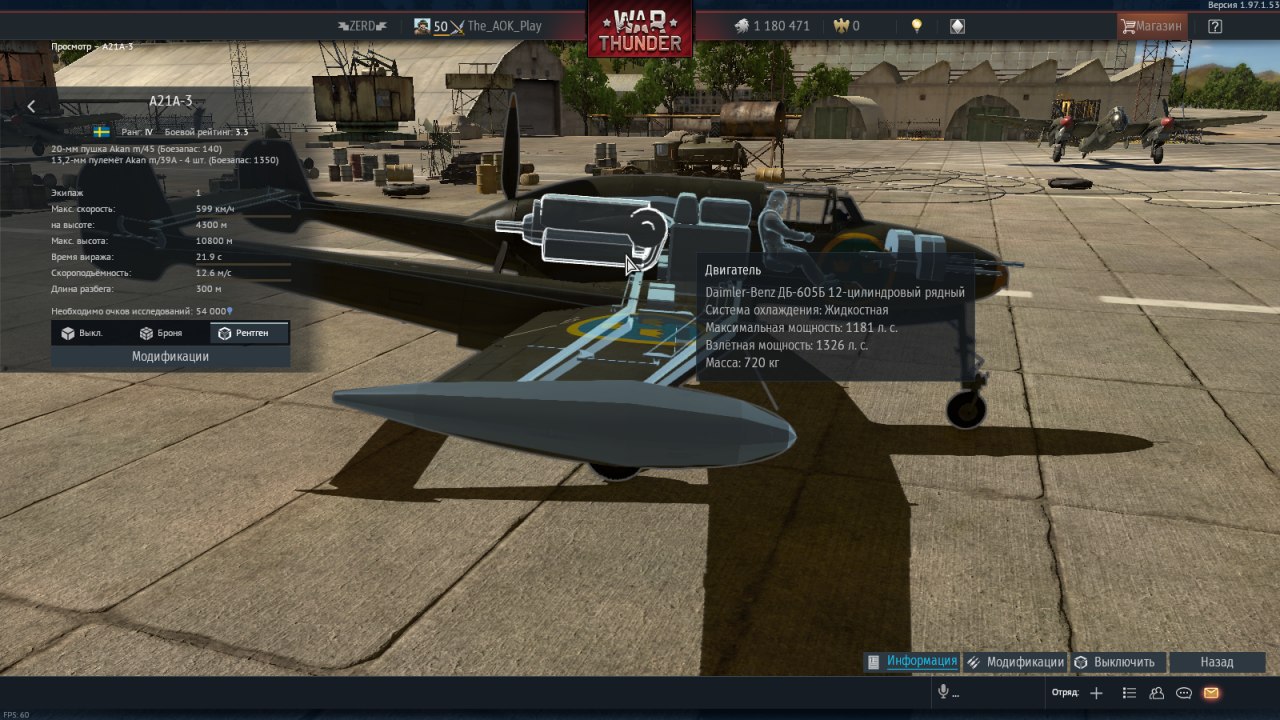Show the Информация tab
Screen dimensions: 1280x720
pyautogui.click(x=913, y=661)
